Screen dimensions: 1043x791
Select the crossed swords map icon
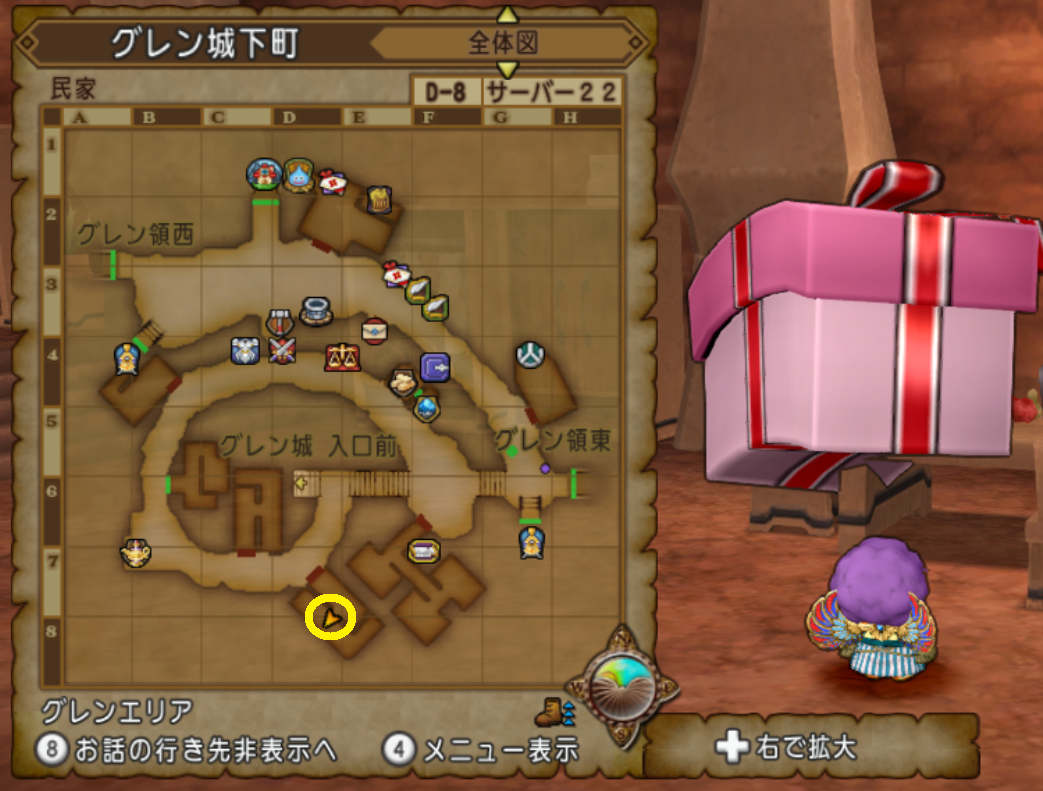[282, 350]
